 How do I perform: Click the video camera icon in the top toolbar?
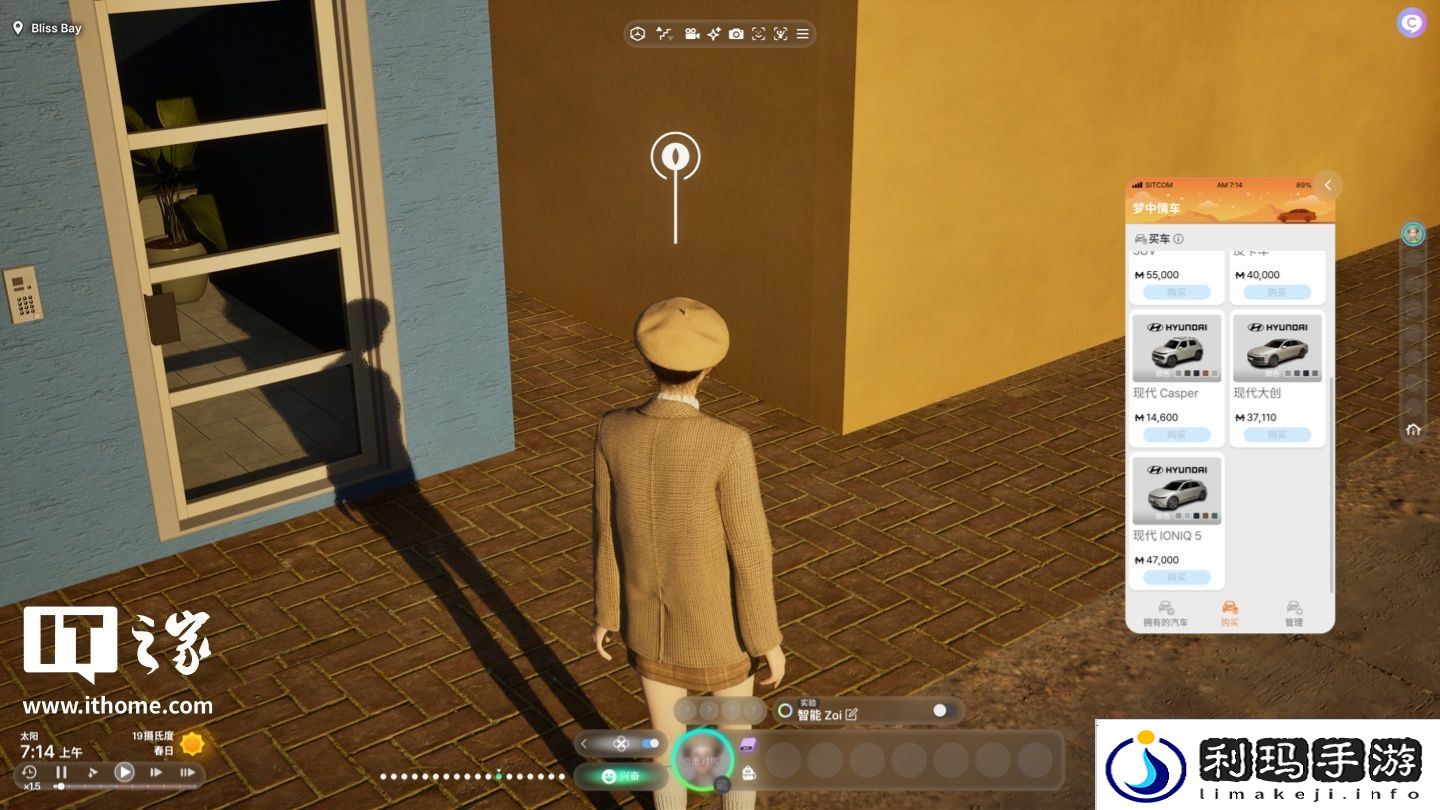click(691, 34)
